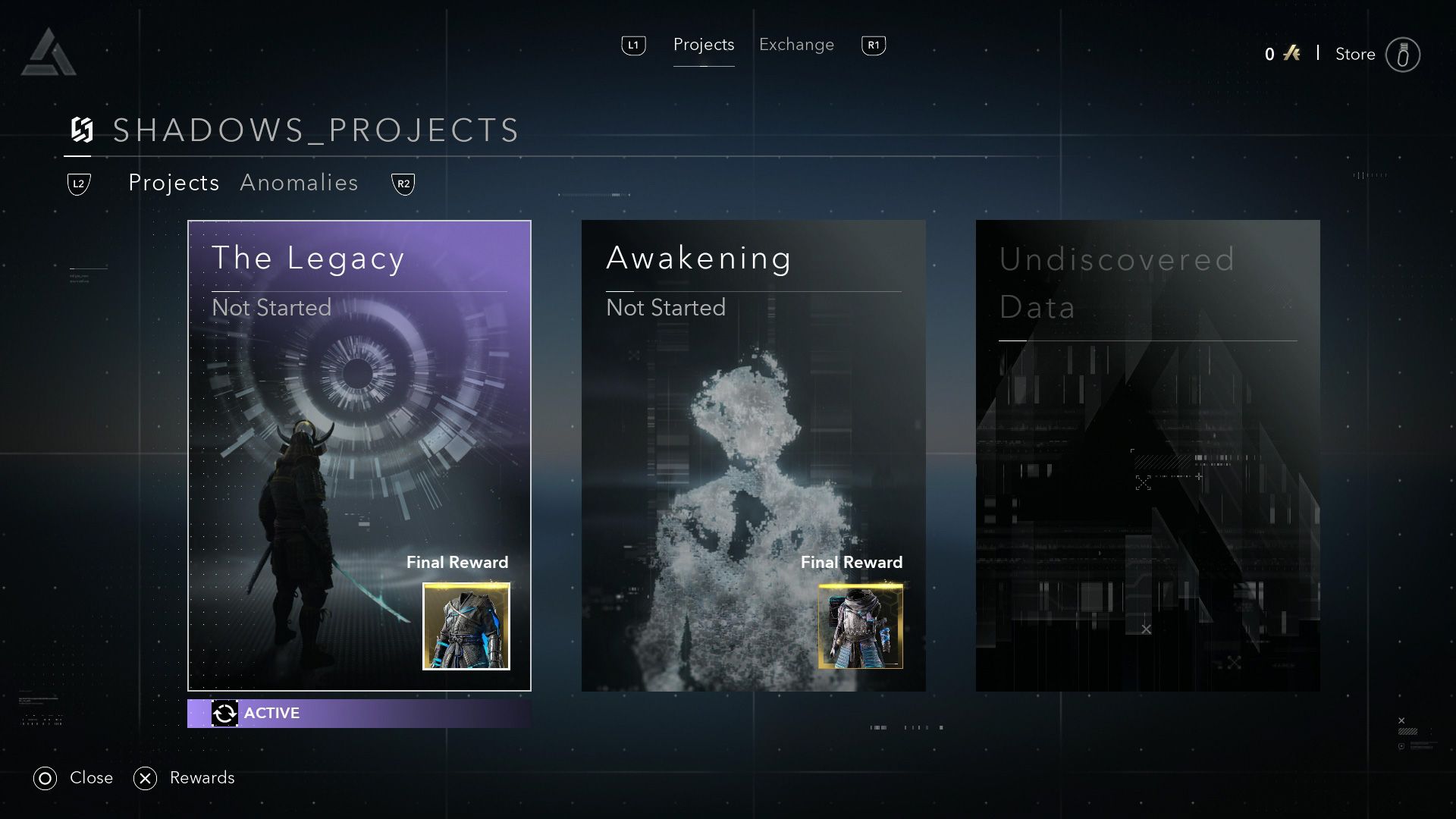Click the sync icon on the ACTIVE banner
The image size is (1456, 819).
224,713
